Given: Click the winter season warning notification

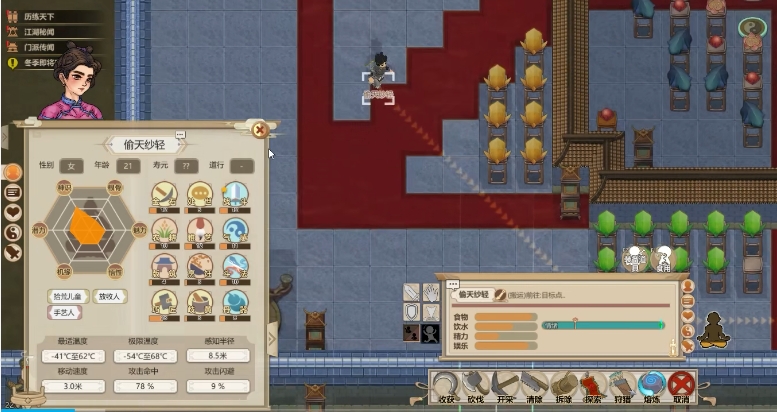Looking at the screenshot, I should coord(40,63).
